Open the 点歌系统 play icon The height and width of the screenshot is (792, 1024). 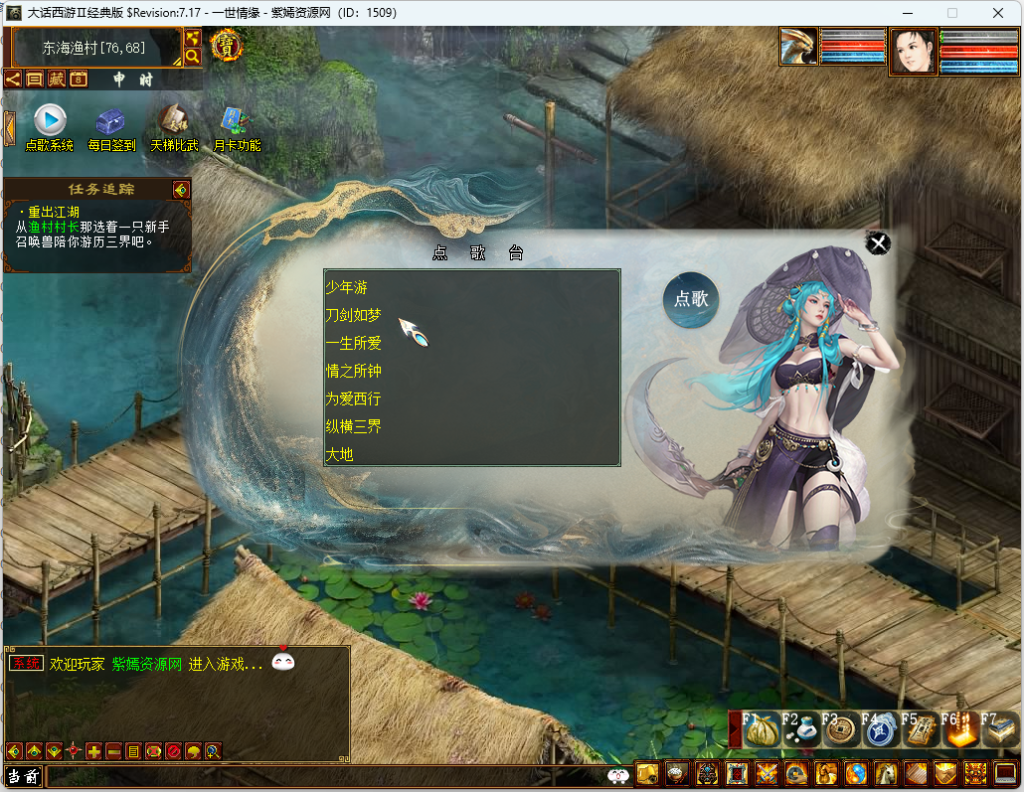(50, 120)
